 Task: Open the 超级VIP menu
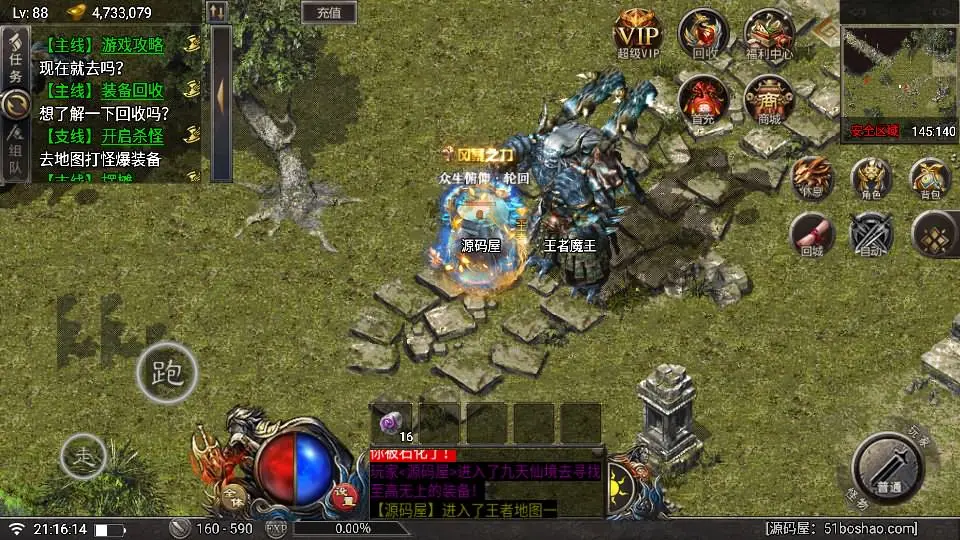638,34
